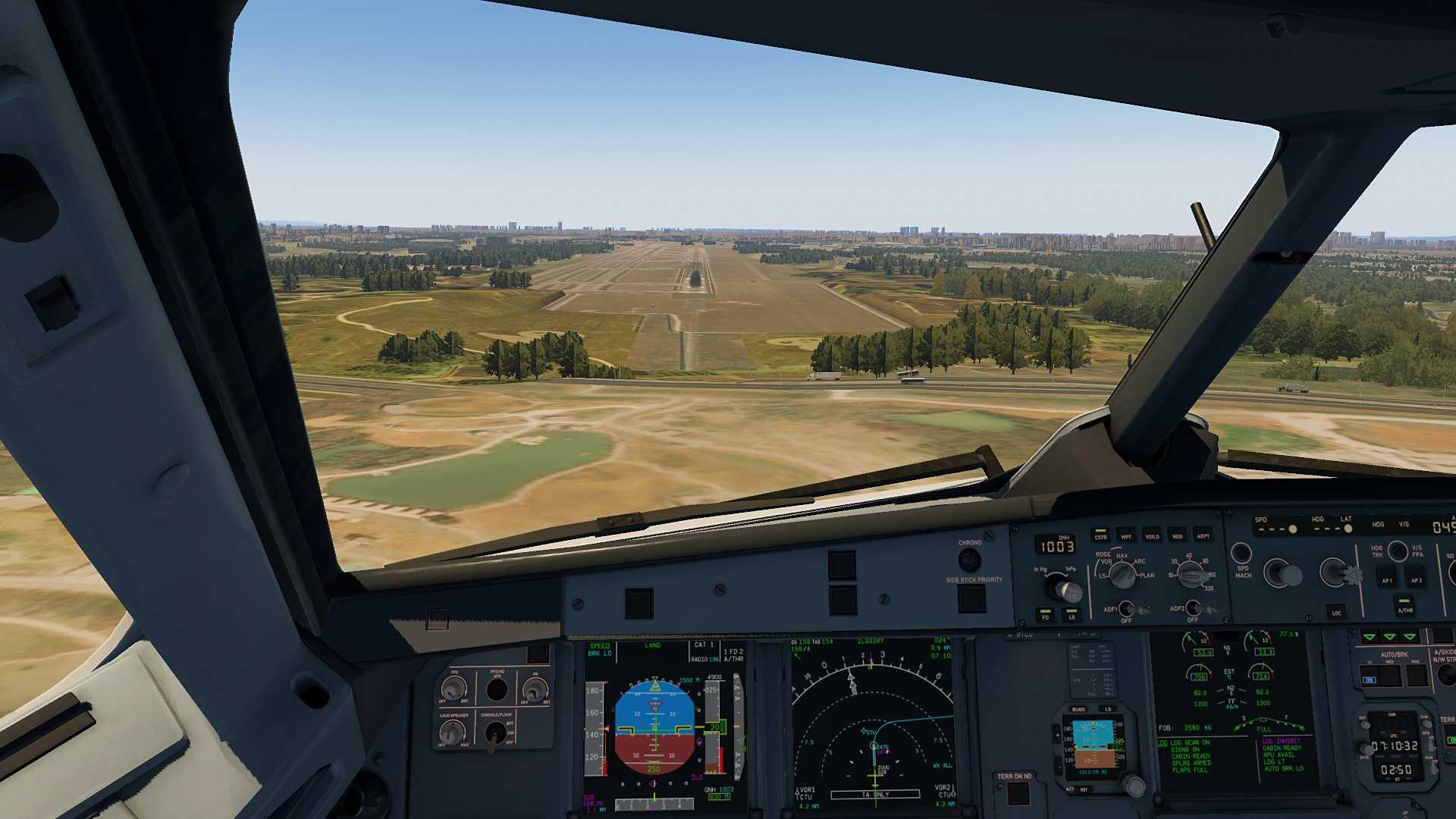Select the AUTO/BRK LO button

pyautogui.click(x=1370, y=676)
